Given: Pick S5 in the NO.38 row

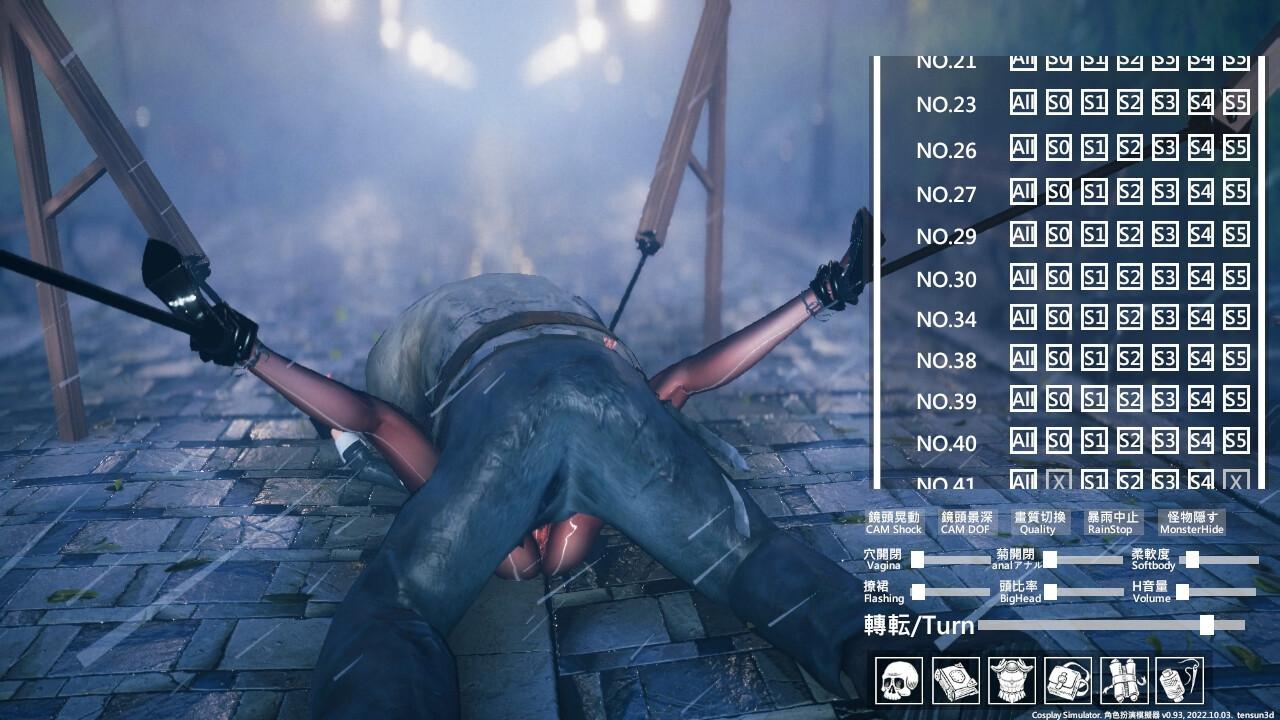Looking at the screenshot, I should pyautogui.click(x=1236, y=358).
